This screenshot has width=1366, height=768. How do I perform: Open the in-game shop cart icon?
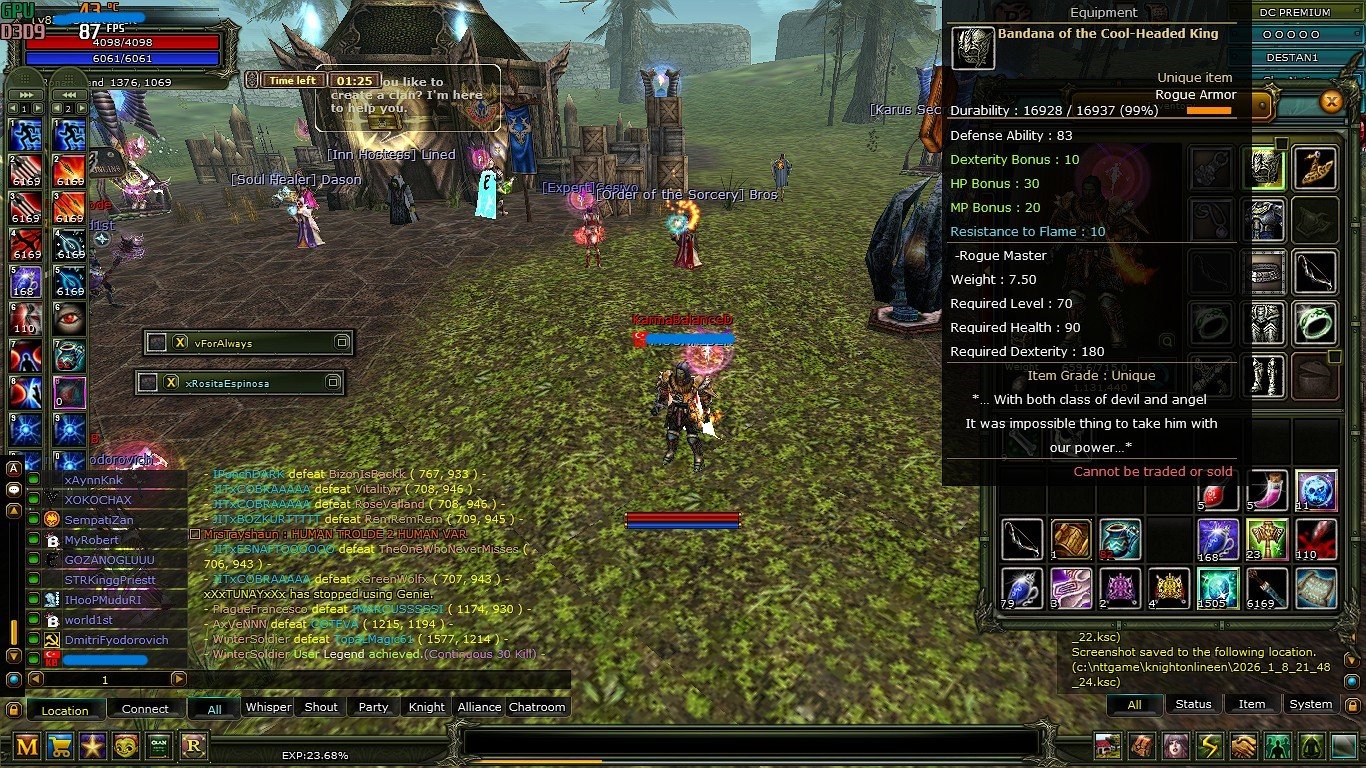click(59, 747)
